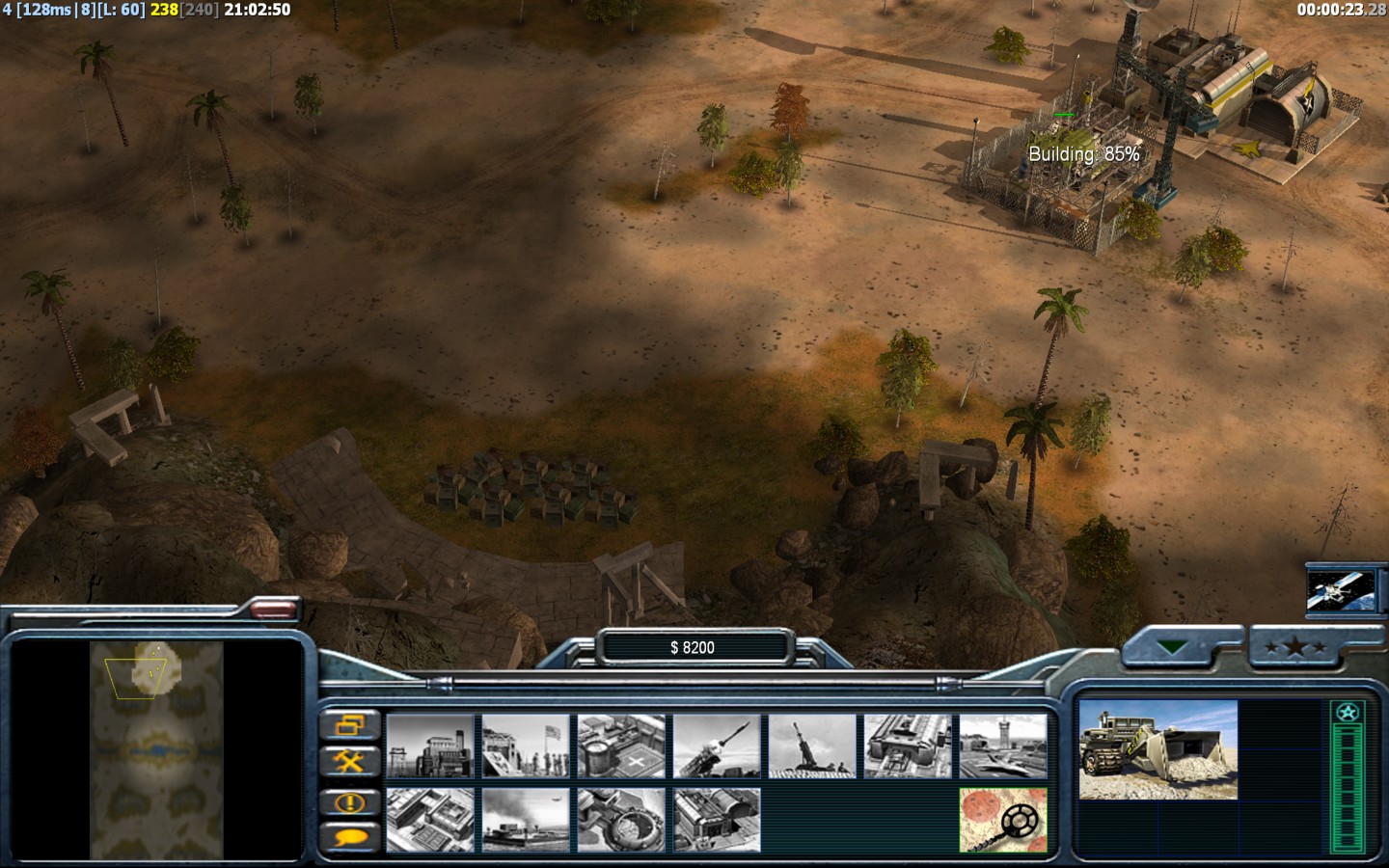Click the exclamation mark beacon button

[349, 801]
